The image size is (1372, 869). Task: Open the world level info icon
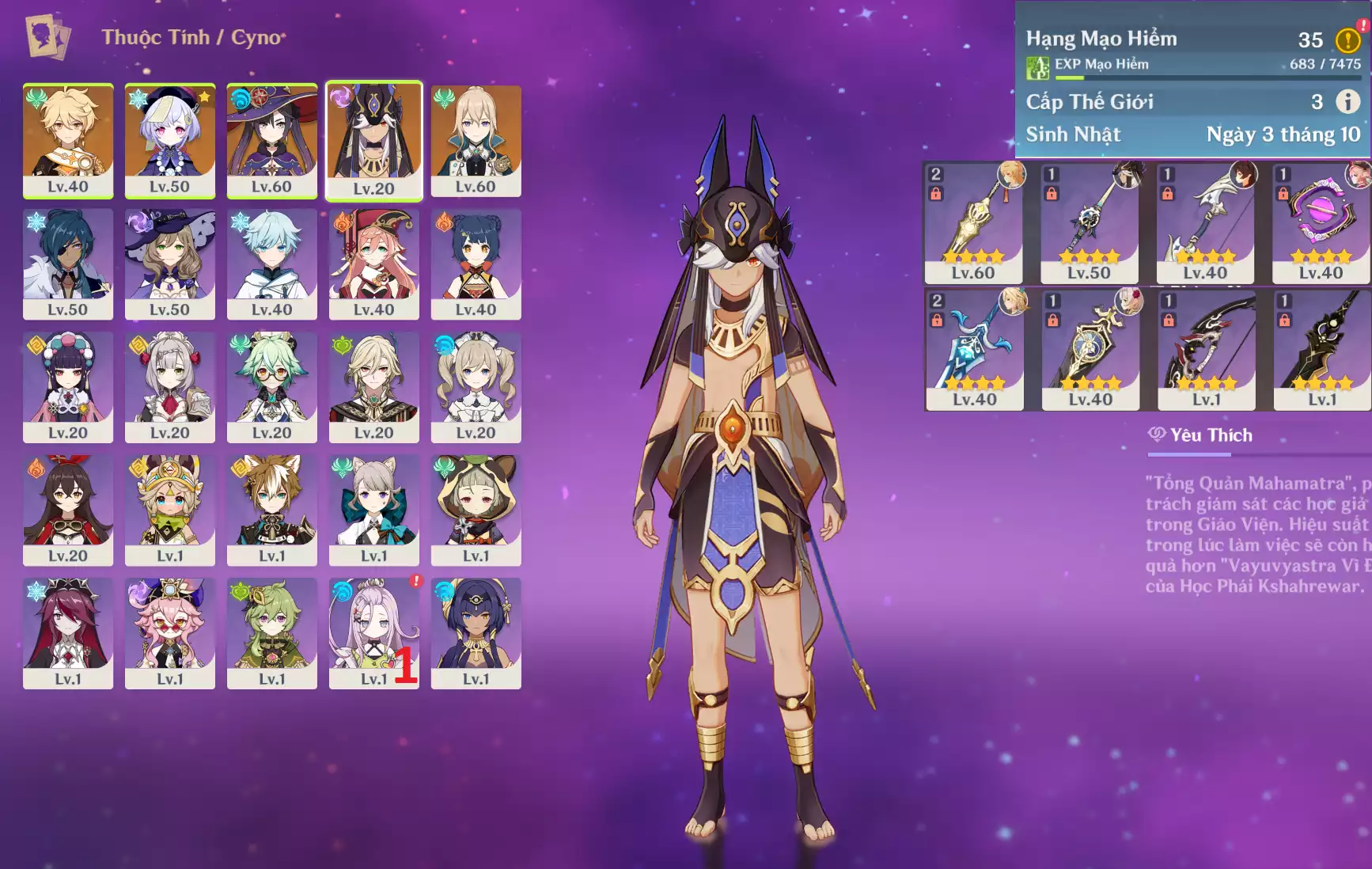click(x=1347, y=101)
